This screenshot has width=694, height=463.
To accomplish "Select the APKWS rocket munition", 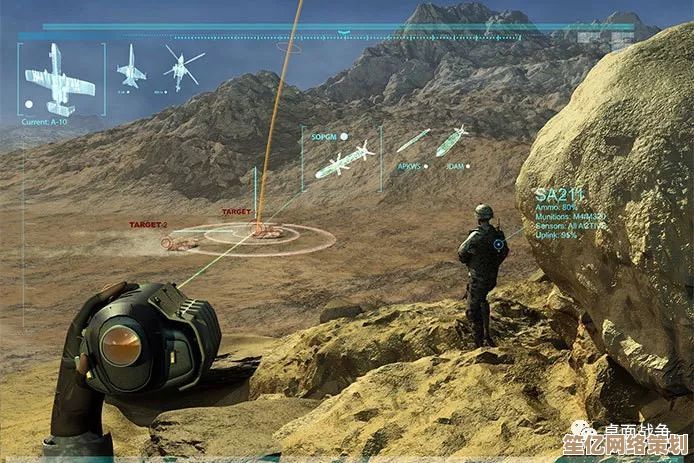I will (x=413, y=141).
